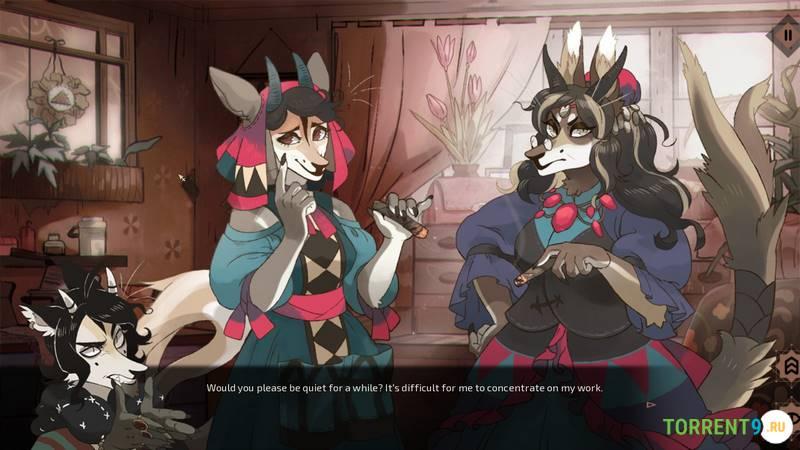
Task: Click the double-chevron icon on the right edge
Action: 788,366
